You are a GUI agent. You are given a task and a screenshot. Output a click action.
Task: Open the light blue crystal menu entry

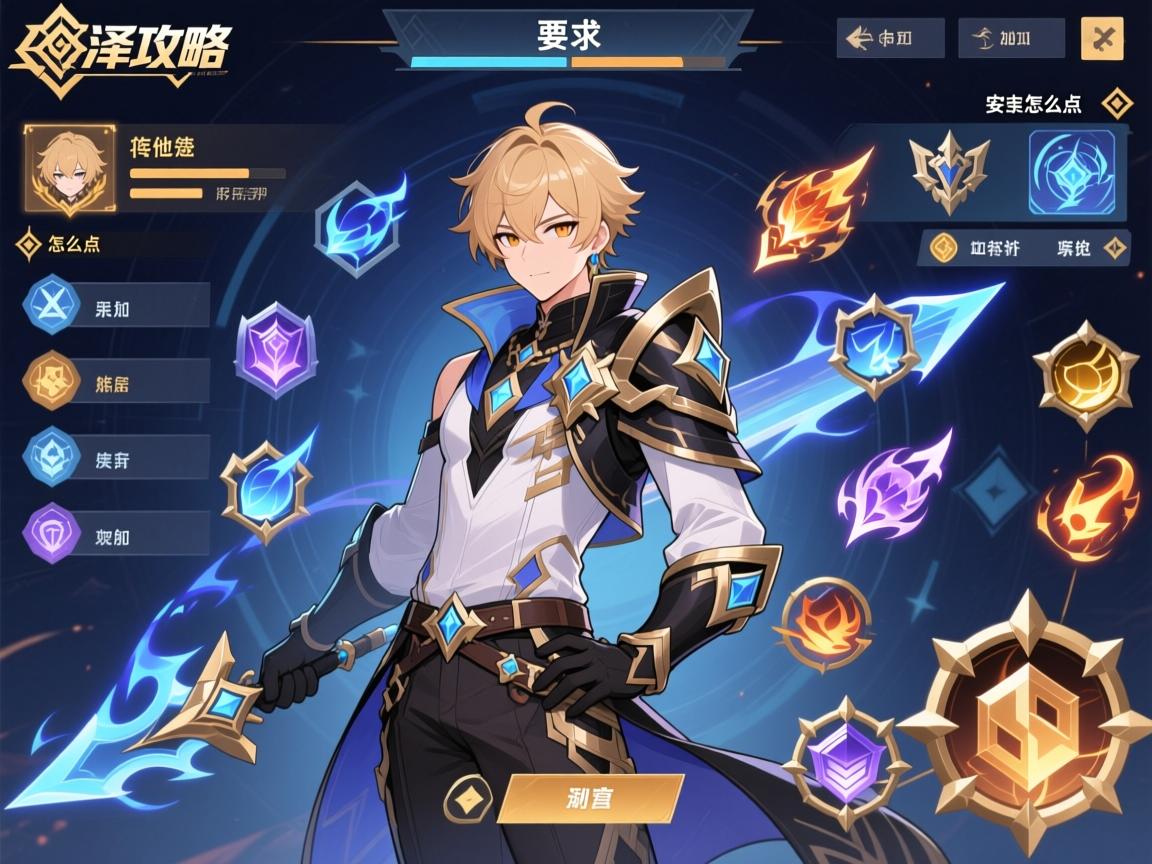[52, 457]
